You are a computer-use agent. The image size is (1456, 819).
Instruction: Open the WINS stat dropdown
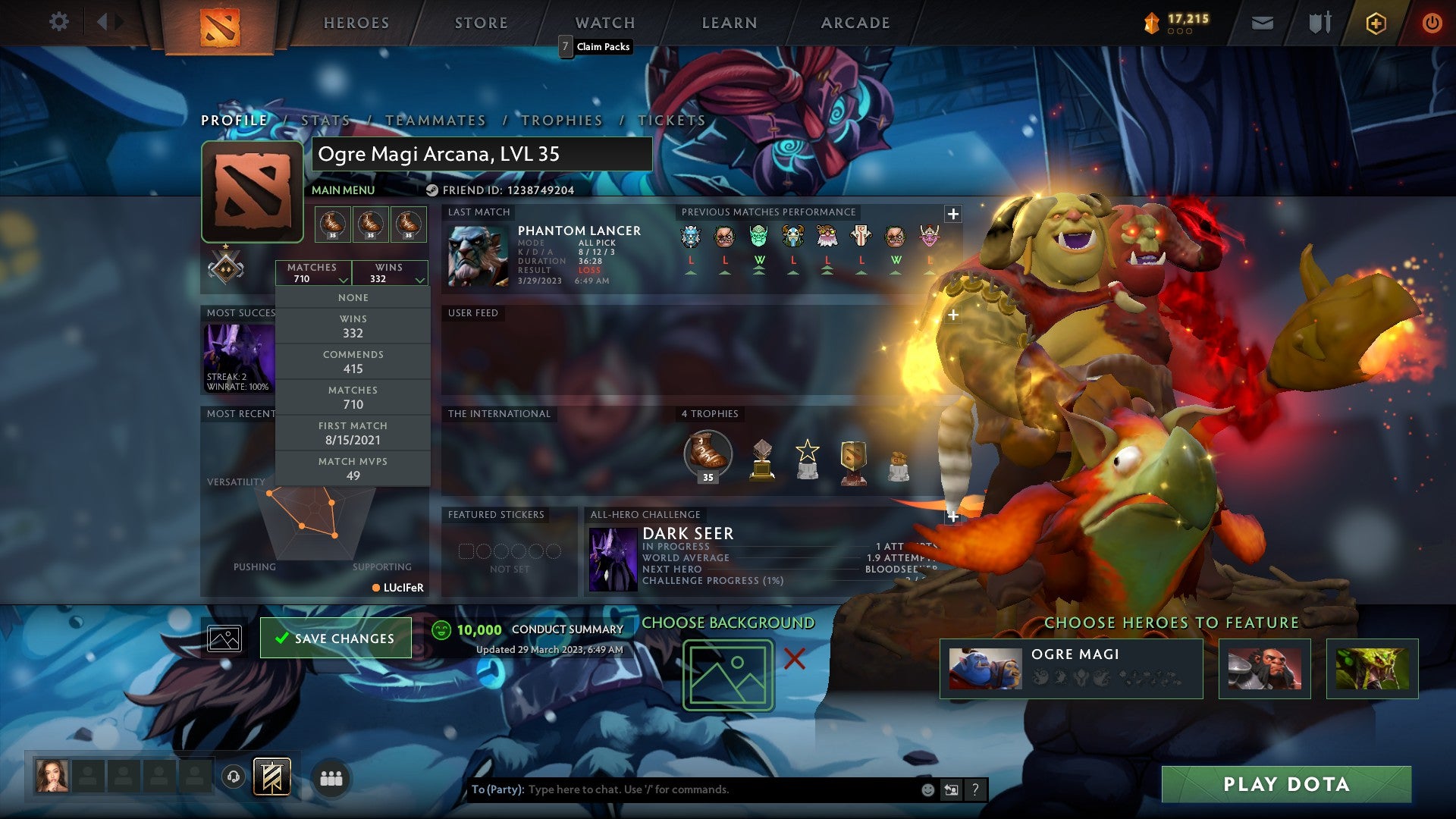[391, 273]
